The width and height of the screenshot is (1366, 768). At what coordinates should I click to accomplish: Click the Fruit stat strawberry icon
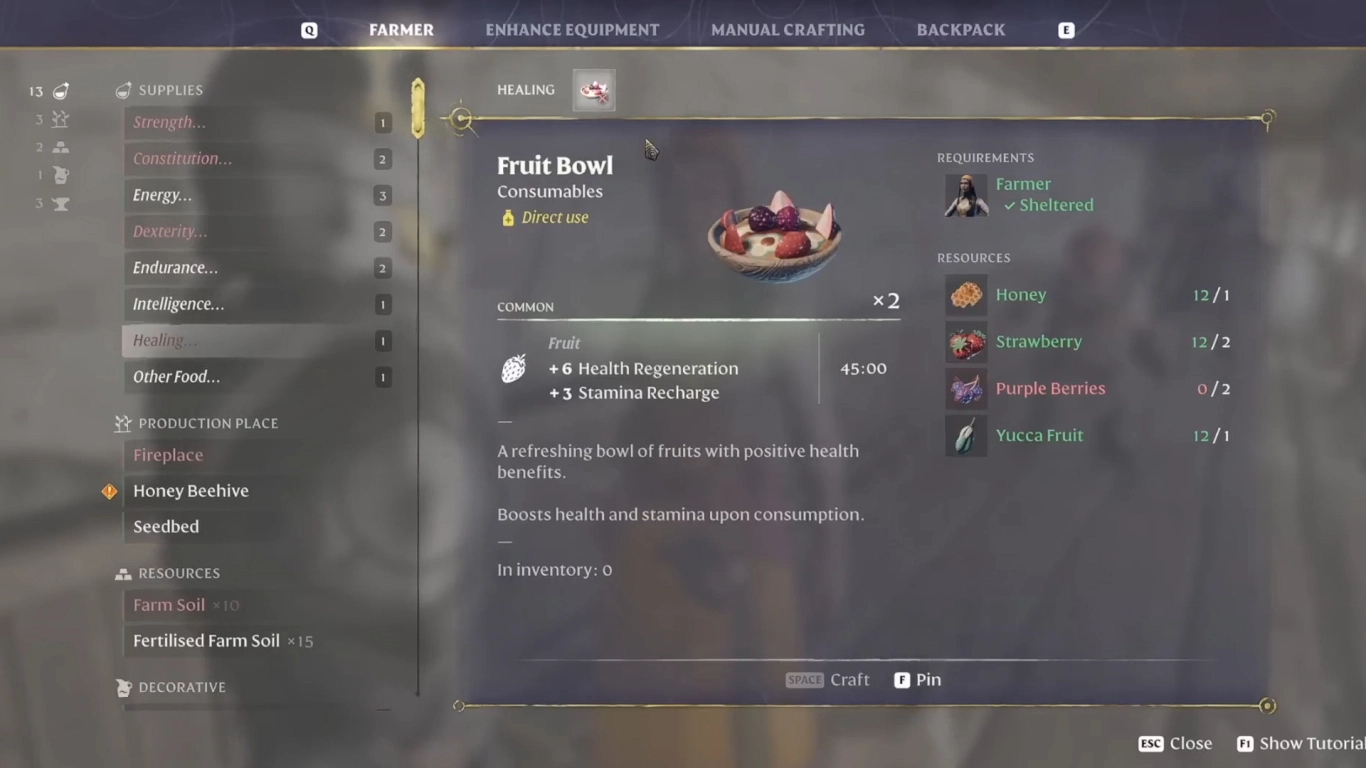tap(513, 368)
